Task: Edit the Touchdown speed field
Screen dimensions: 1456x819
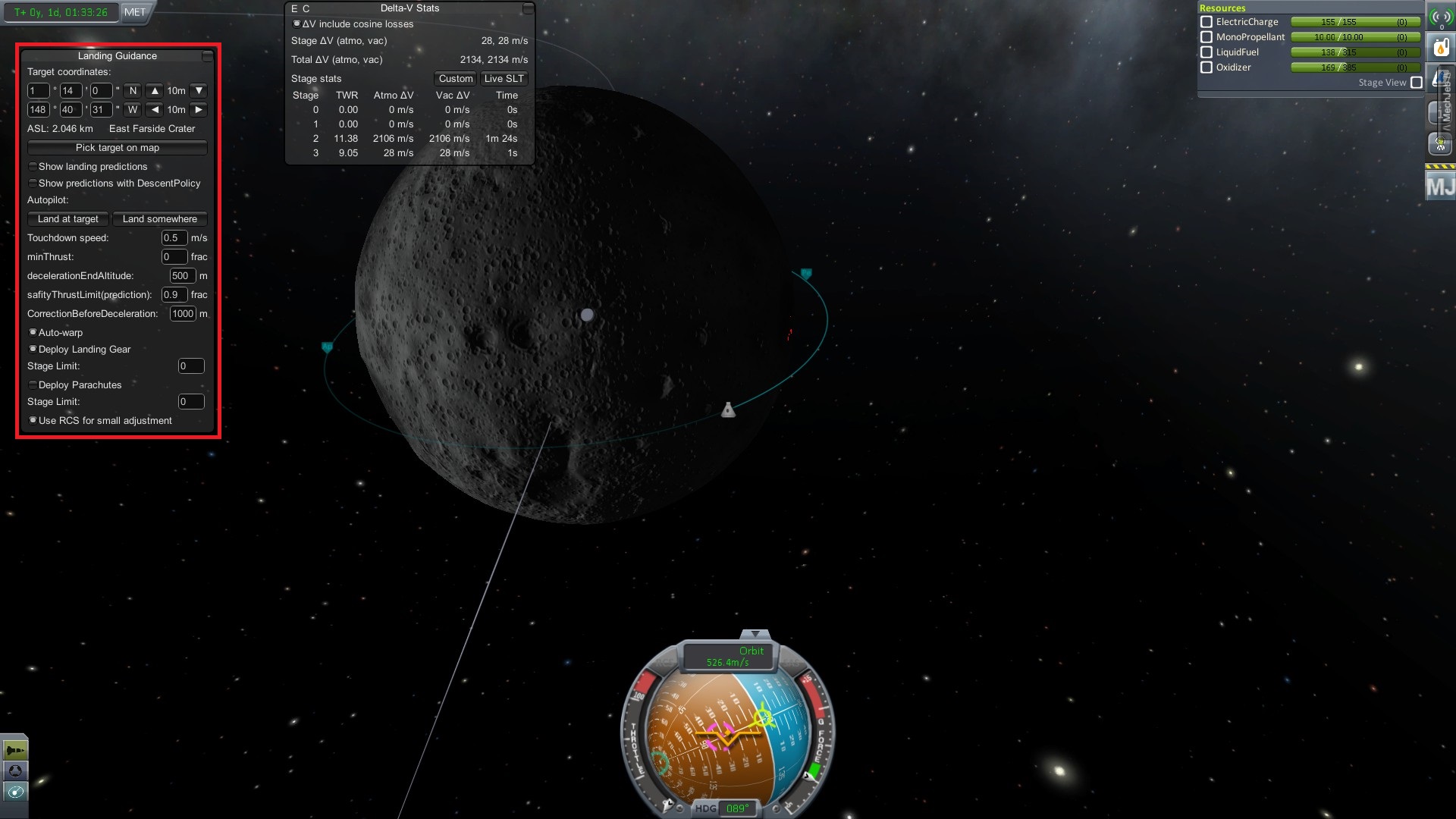Action: pos(174,238)
